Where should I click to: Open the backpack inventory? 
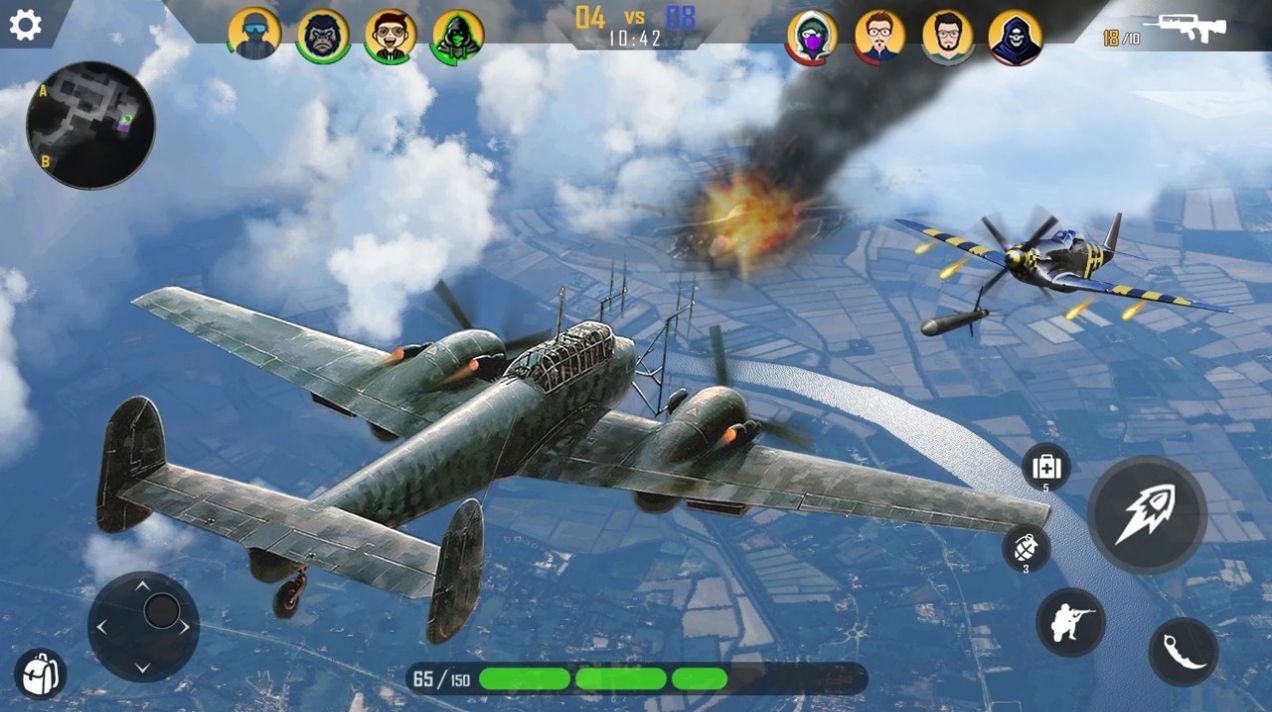(x=40, y=673)
